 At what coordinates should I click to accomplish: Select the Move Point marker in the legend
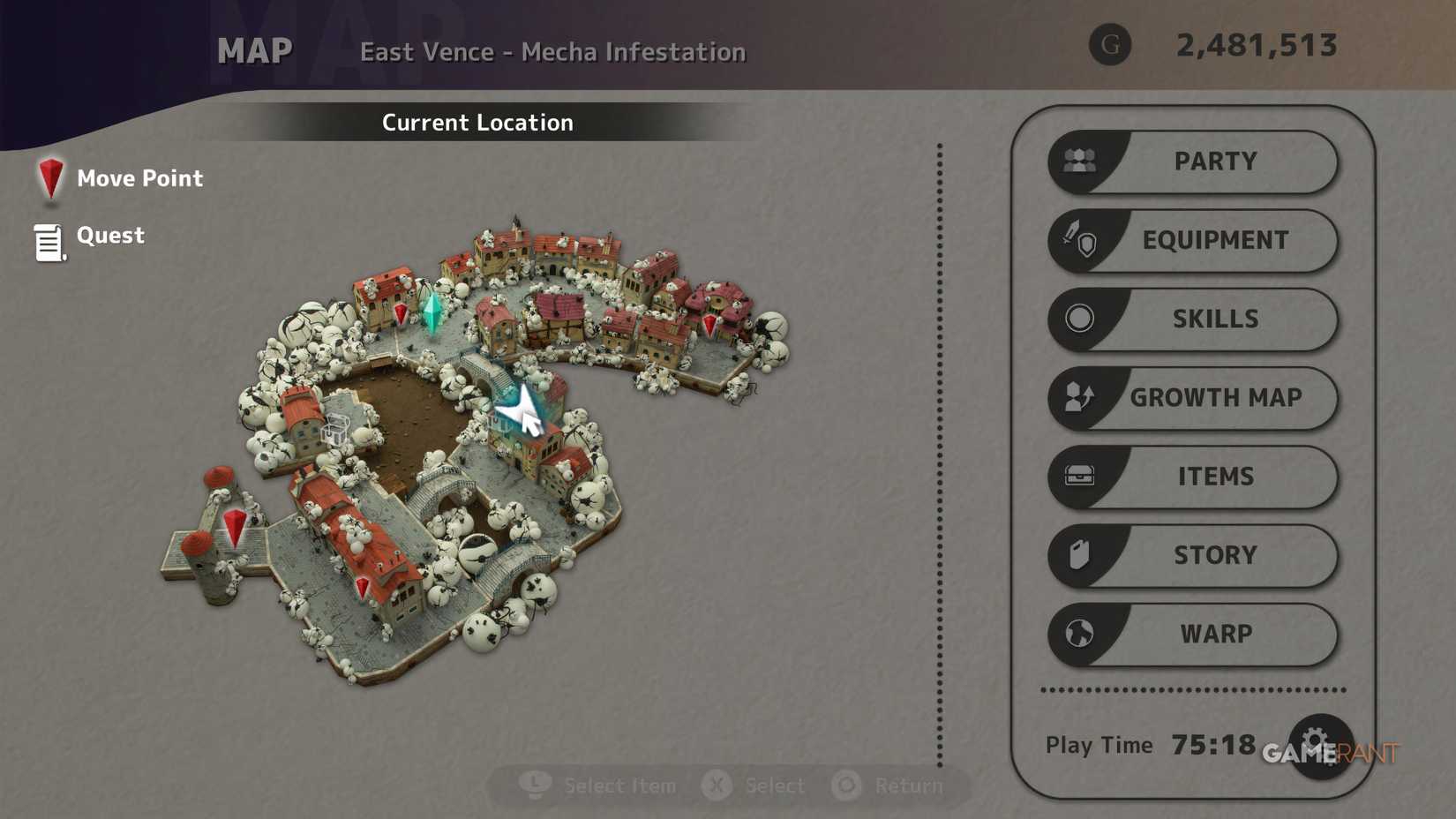click(x=50, y=178)
